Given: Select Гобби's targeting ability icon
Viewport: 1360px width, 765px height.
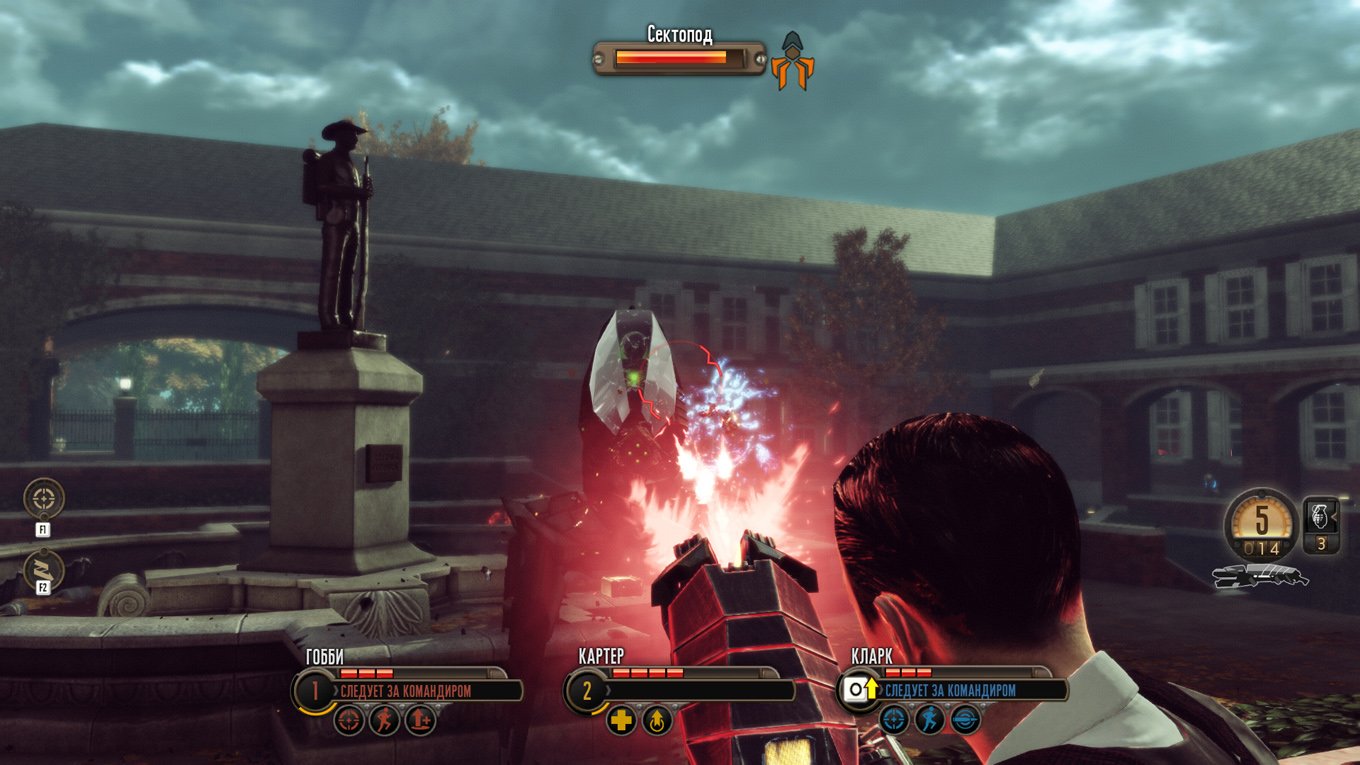Looking at the screenshot, I should click(347, 720).
